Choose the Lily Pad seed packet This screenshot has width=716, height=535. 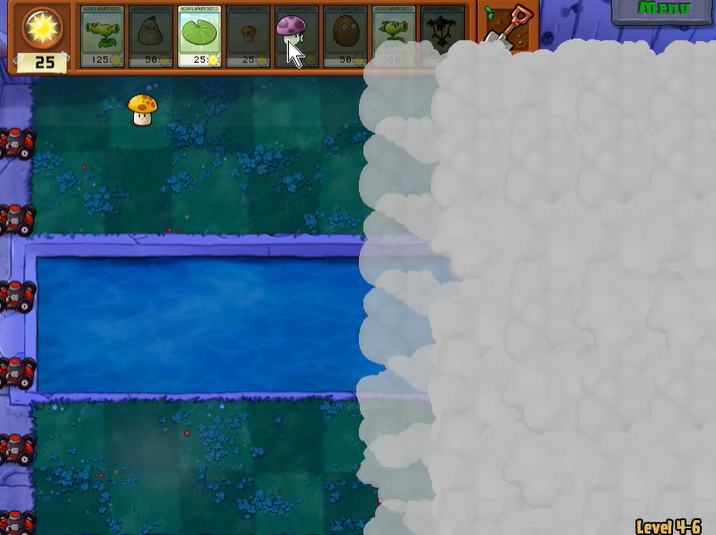click(x=200, y=38)
